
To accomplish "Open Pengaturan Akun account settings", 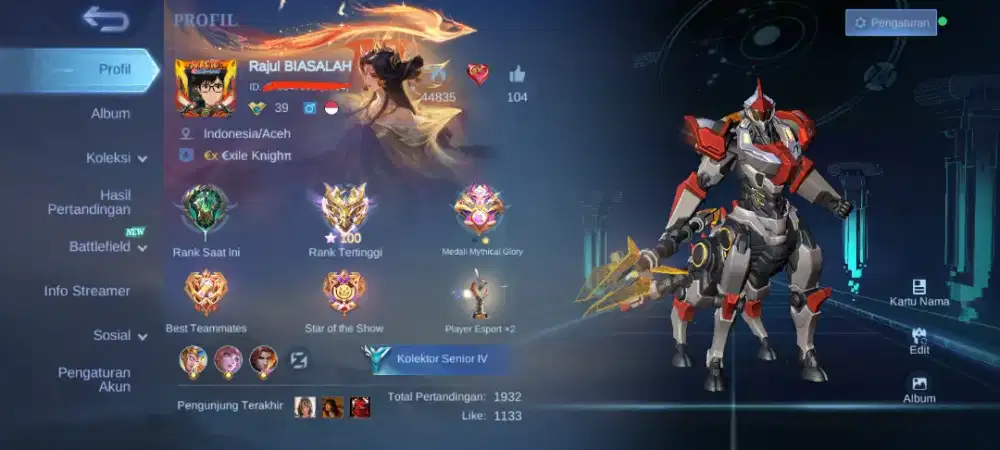I will 94,379.
